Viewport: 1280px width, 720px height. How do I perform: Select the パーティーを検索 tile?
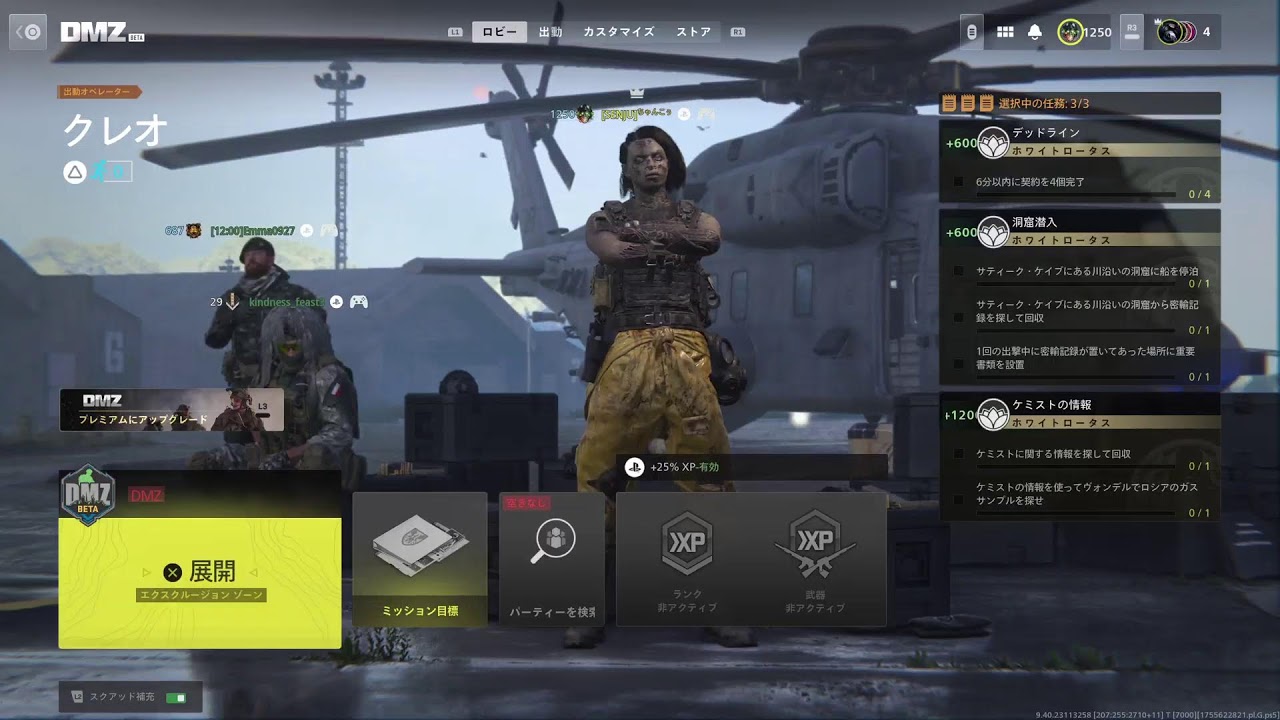pos(552,560)
